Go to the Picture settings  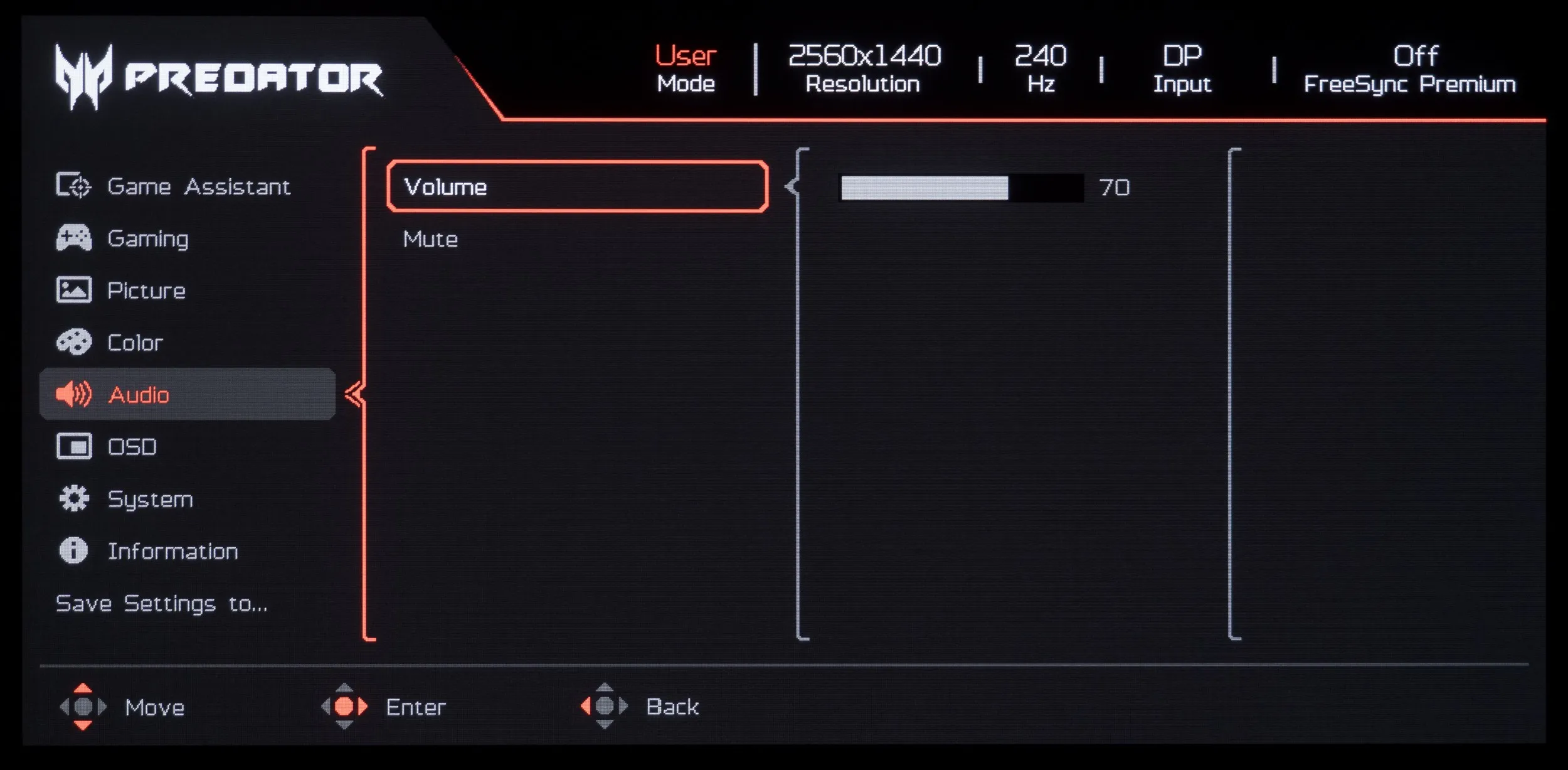146,291
